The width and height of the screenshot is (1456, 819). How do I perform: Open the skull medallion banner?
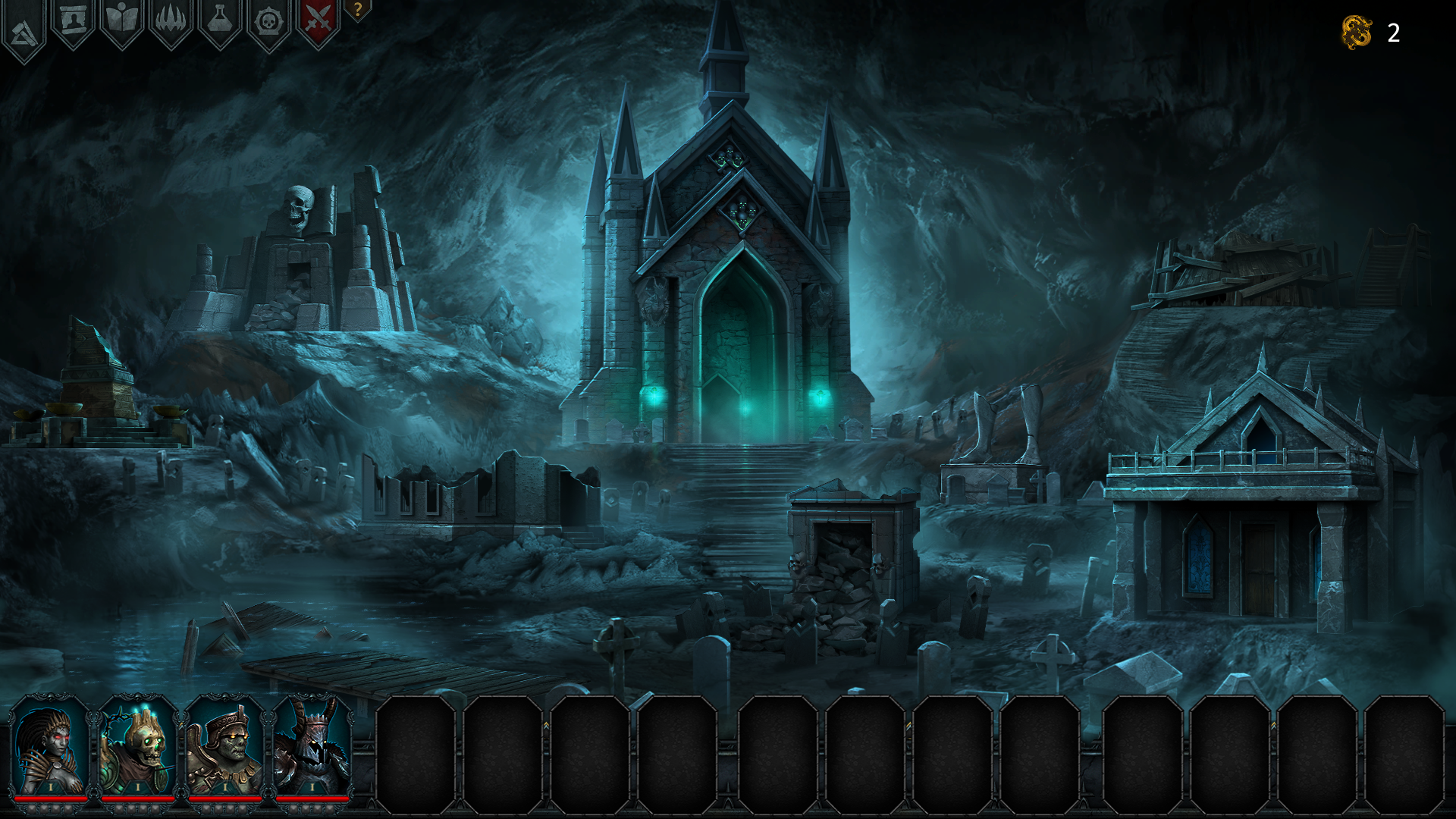[x=268, y=21]
